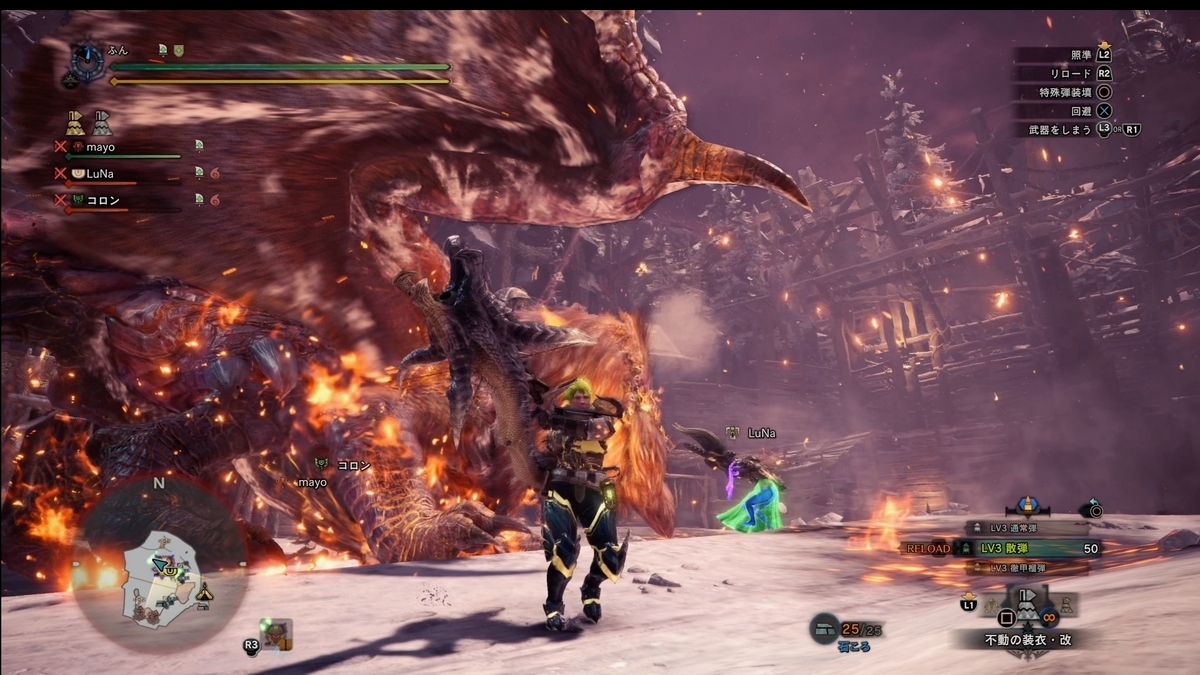Screen dimensions: 1200x675
Task: Click the special ammo icon by ammo list
Action: (1095, 509)
